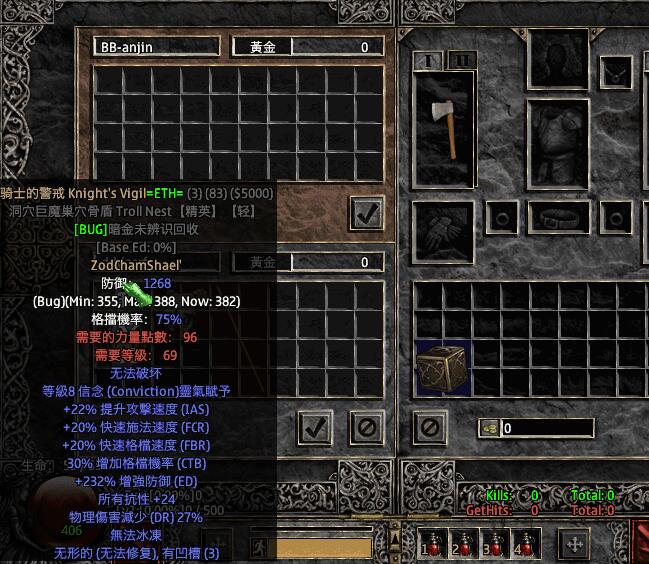This screenshot has height=564, width=649.
Task: Toggle the checkmark beside the BB-anjin trade grid
Action: pyautogui.click(x=367, y=212)
